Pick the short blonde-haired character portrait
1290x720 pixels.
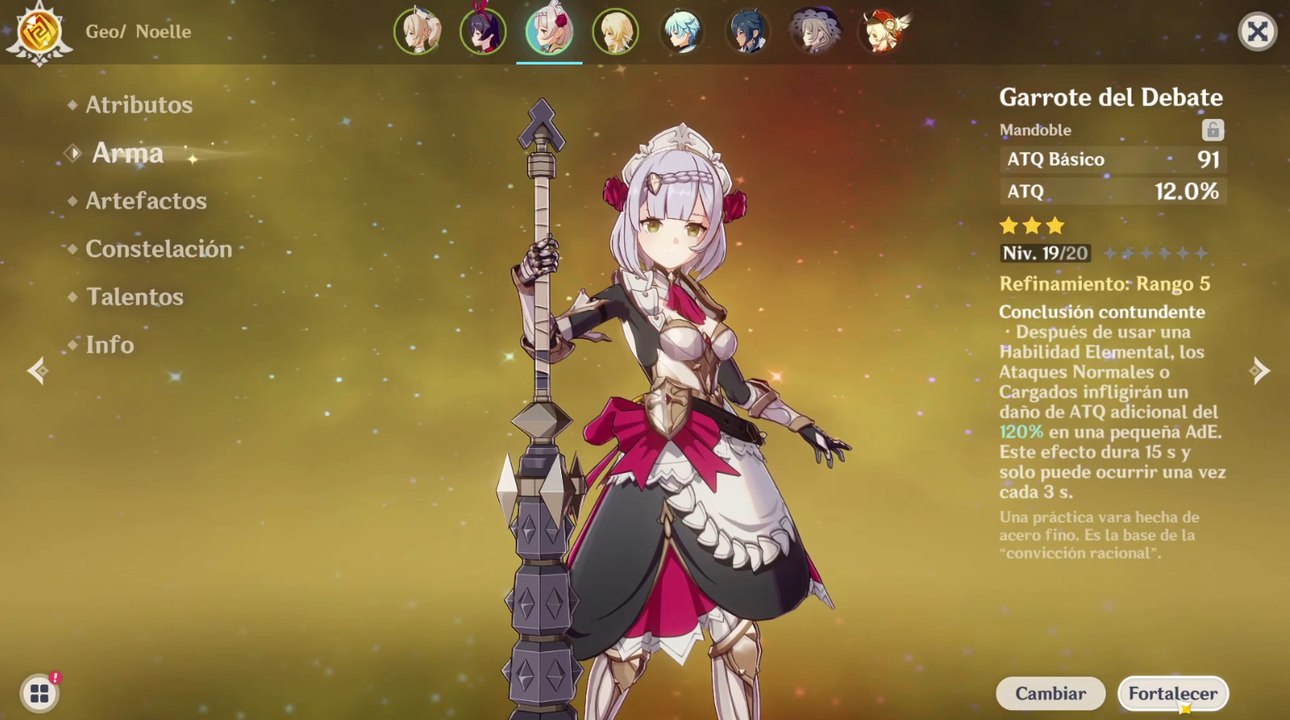(x=615, y=32)
